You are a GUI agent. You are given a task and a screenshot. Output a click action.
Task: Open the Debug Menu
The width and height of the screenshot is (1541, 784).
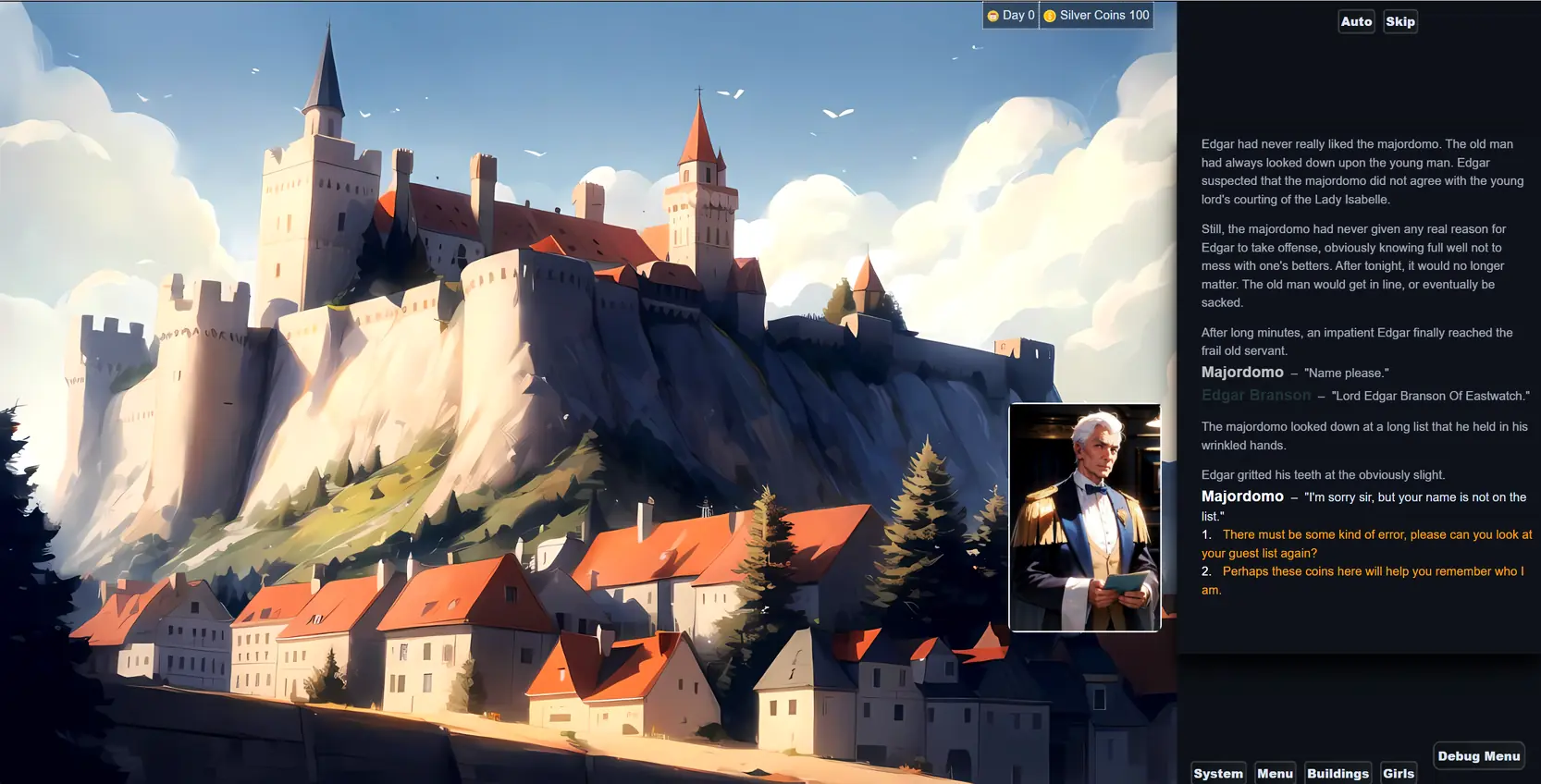coord(1478,755)
